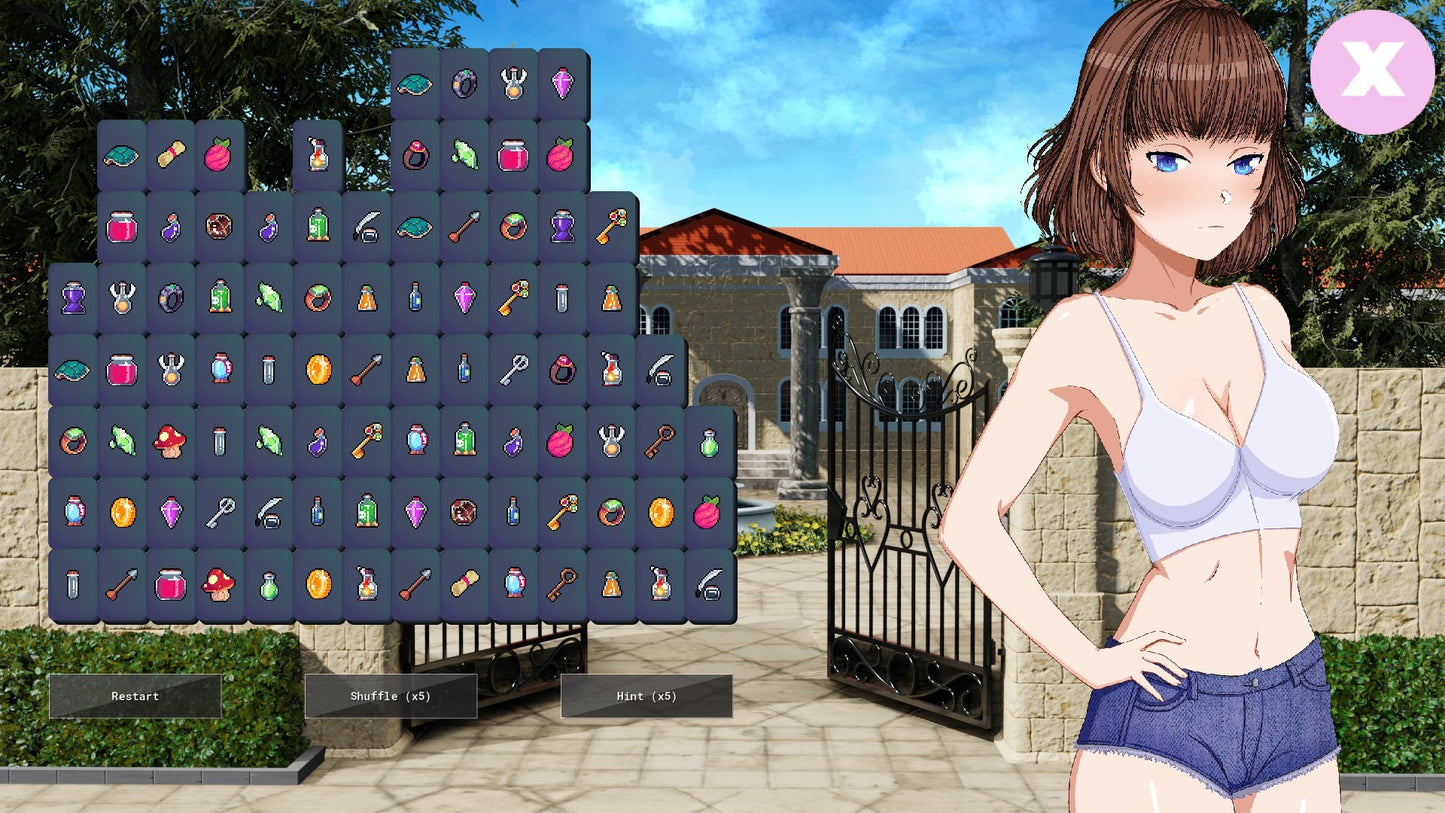This screenshot has width=1445, height=813.
Task: Use the Shuffle (x5) button
Action: [x=390, y=696]
